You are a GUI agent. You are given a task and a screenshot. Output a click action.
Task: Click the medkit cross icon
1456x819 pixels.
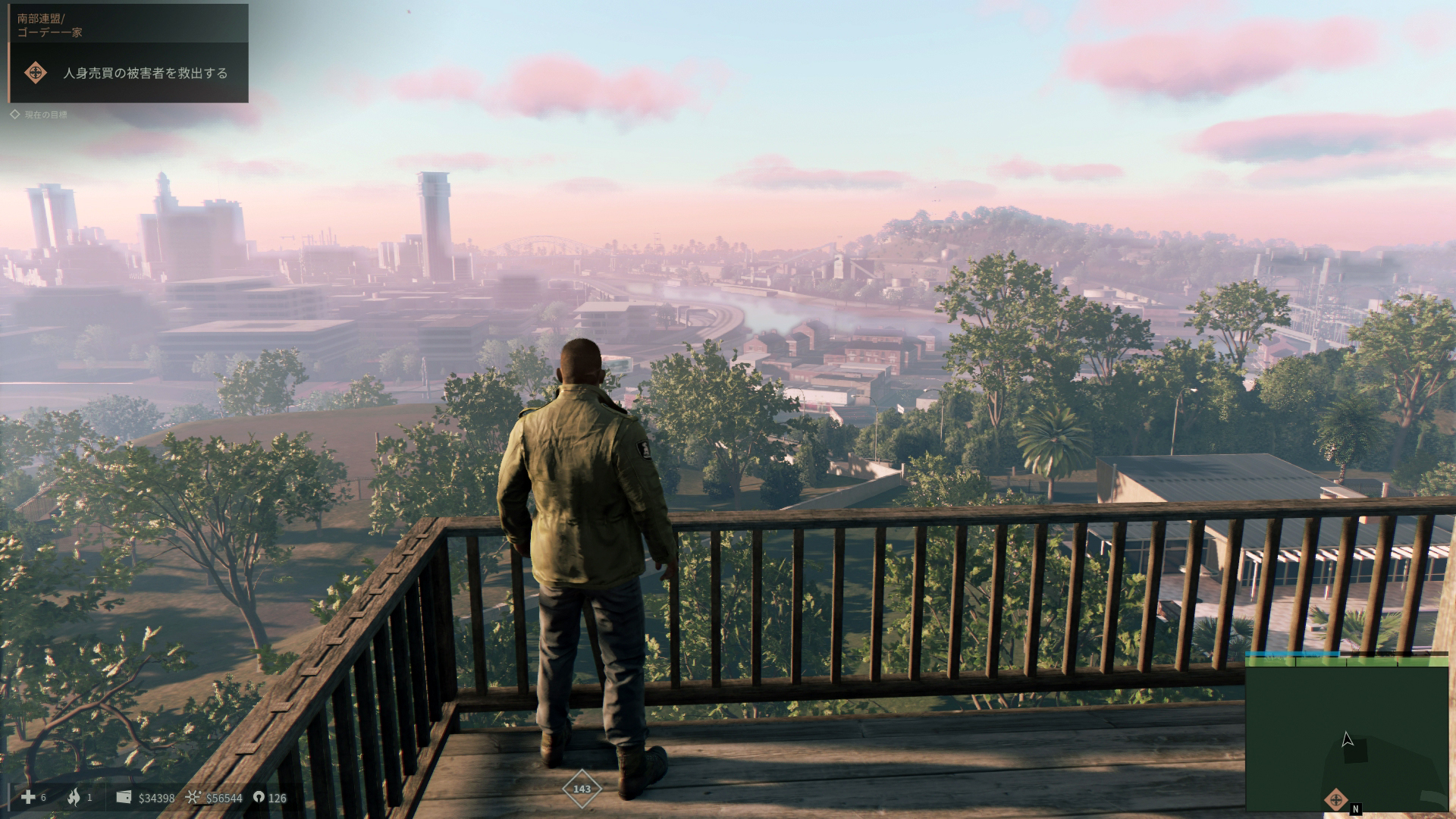pos(28,797)
